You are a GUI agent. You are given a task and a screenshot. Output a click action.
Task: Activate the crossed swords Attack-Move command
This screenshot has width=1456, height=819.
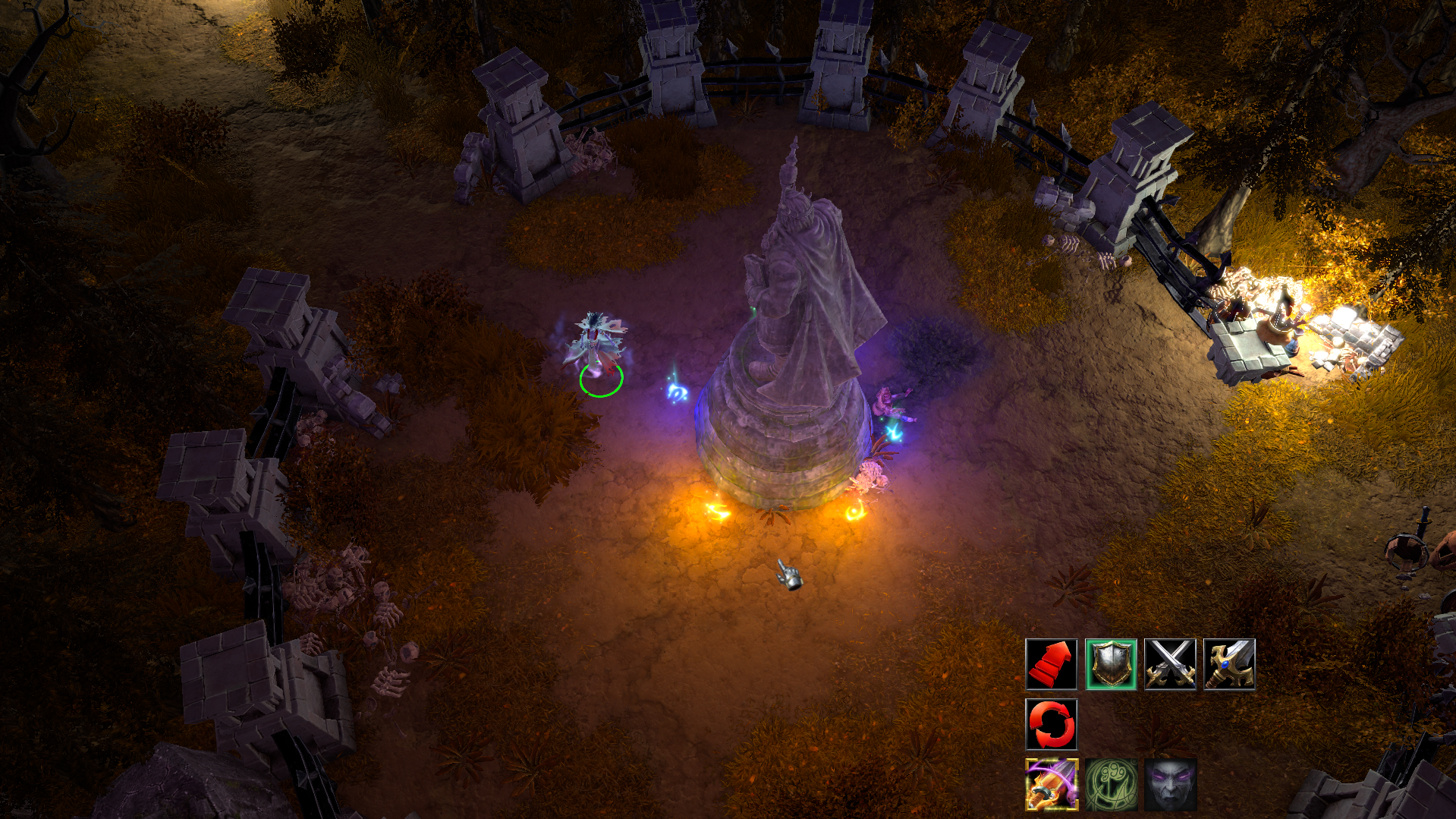(1169, 664)
